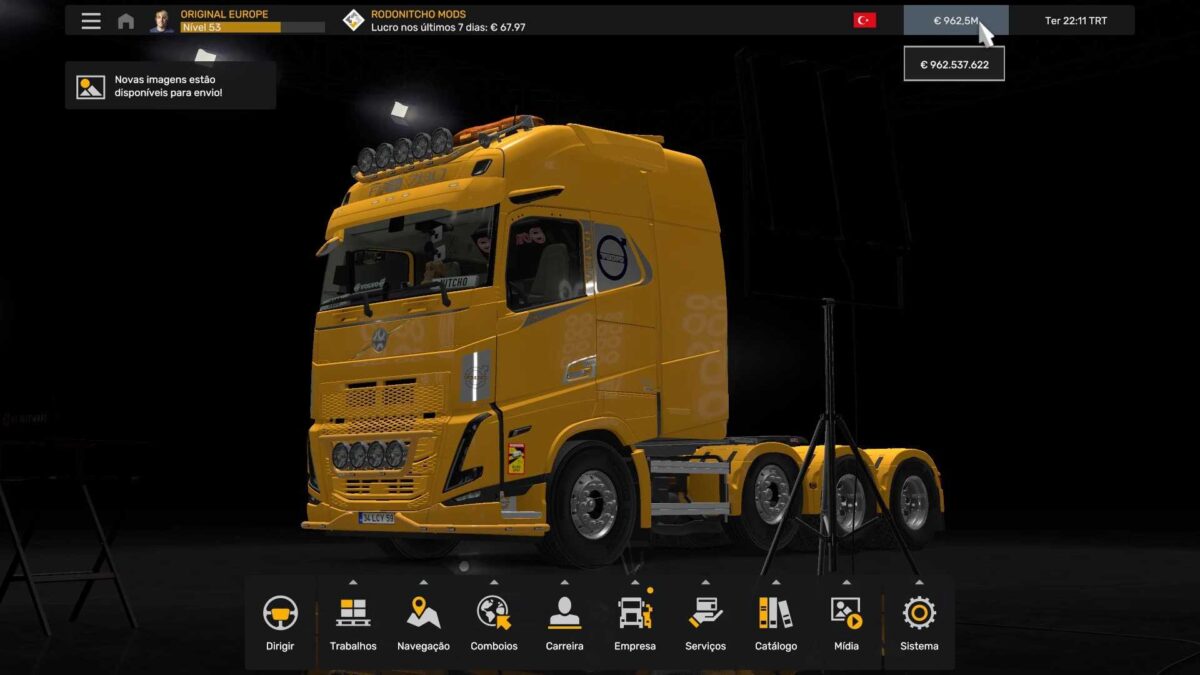Open the Mídia media menu
The width and height of the screenshot is (1200, 675).
click(x=846, y=622)
